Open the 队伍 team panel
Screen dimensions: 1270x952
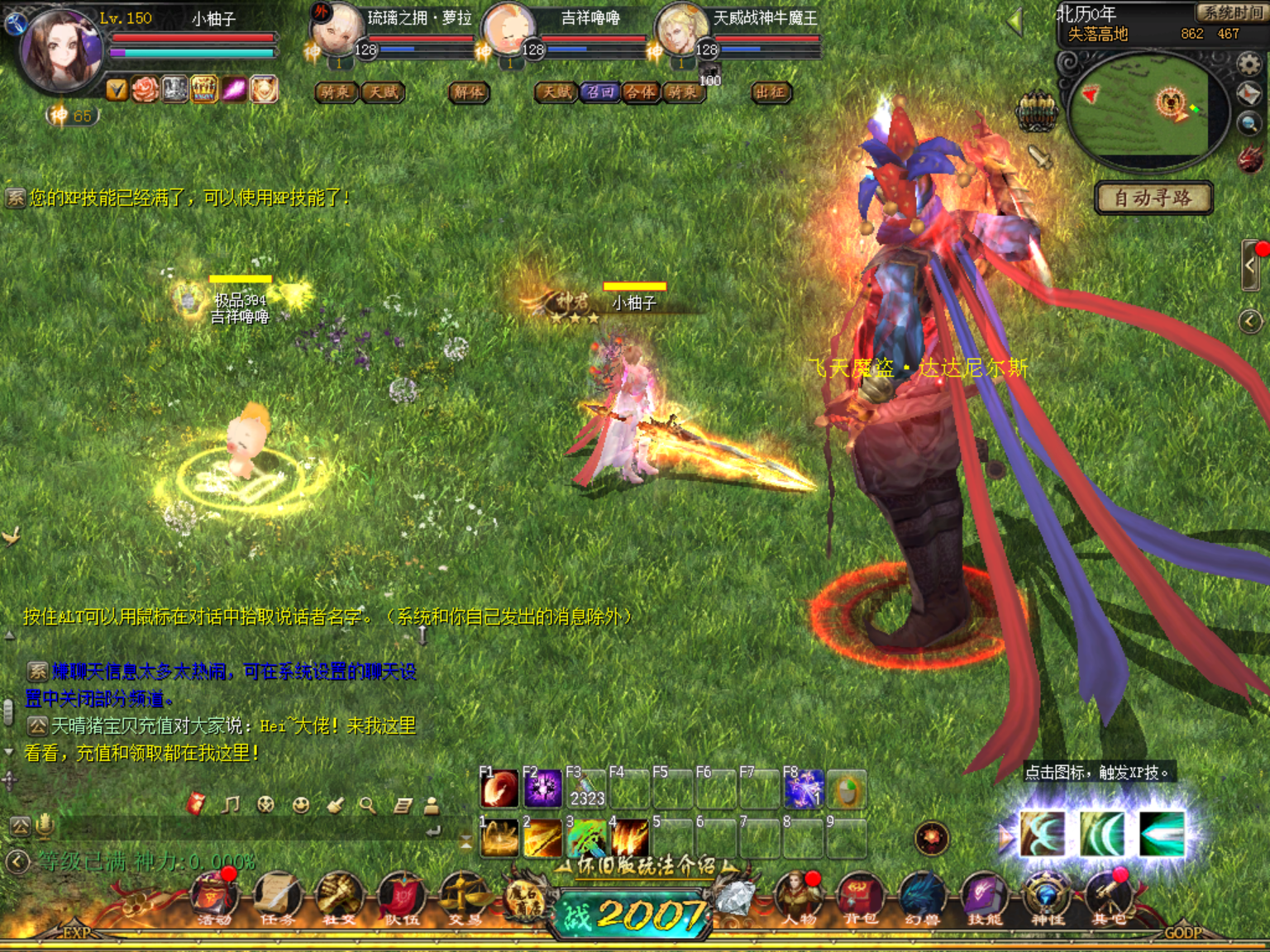[x=401, y=897]
